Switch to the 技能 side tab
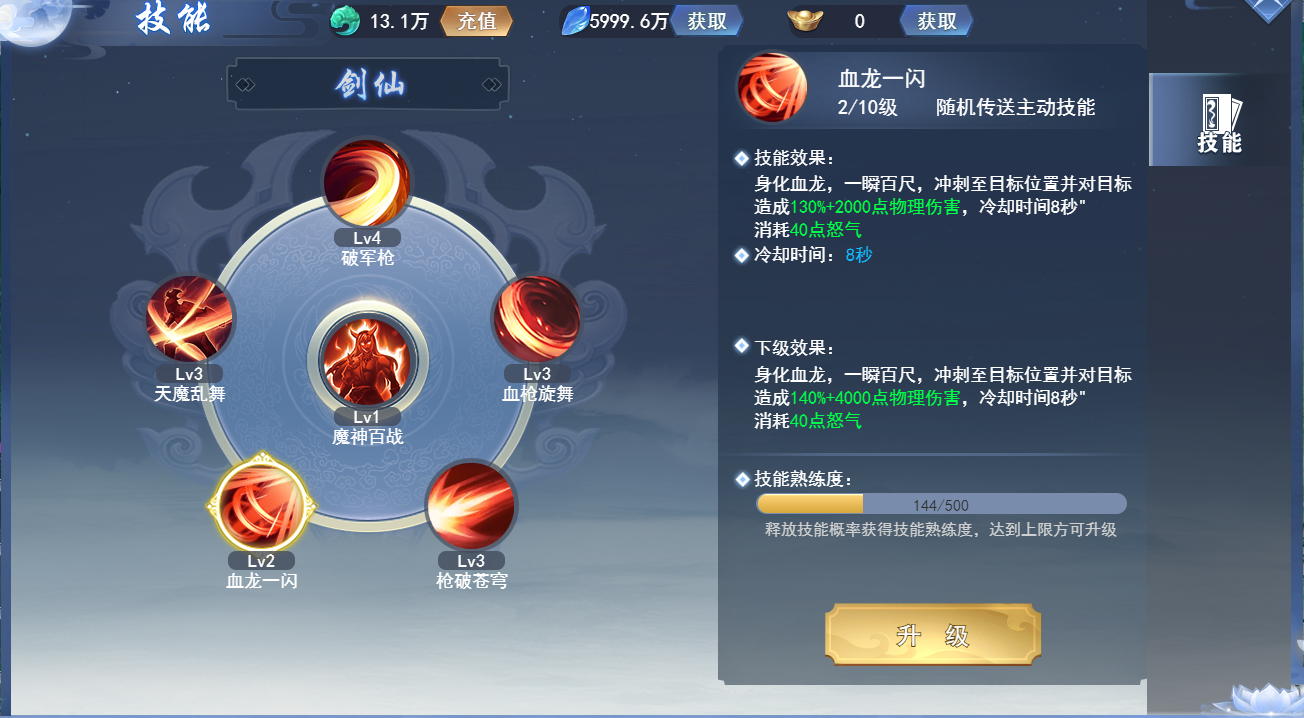1304x718 pixels. [x=1219, y=121]
